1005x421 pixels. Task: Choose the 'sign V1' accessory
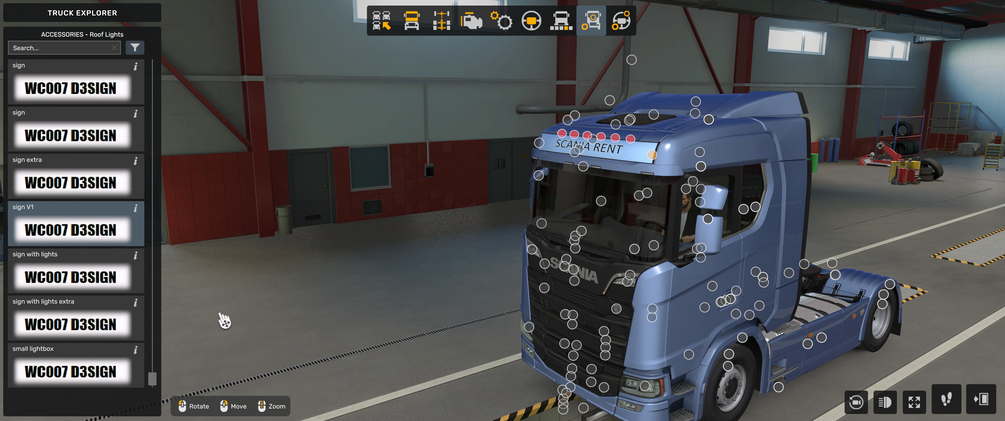(71, 230)
